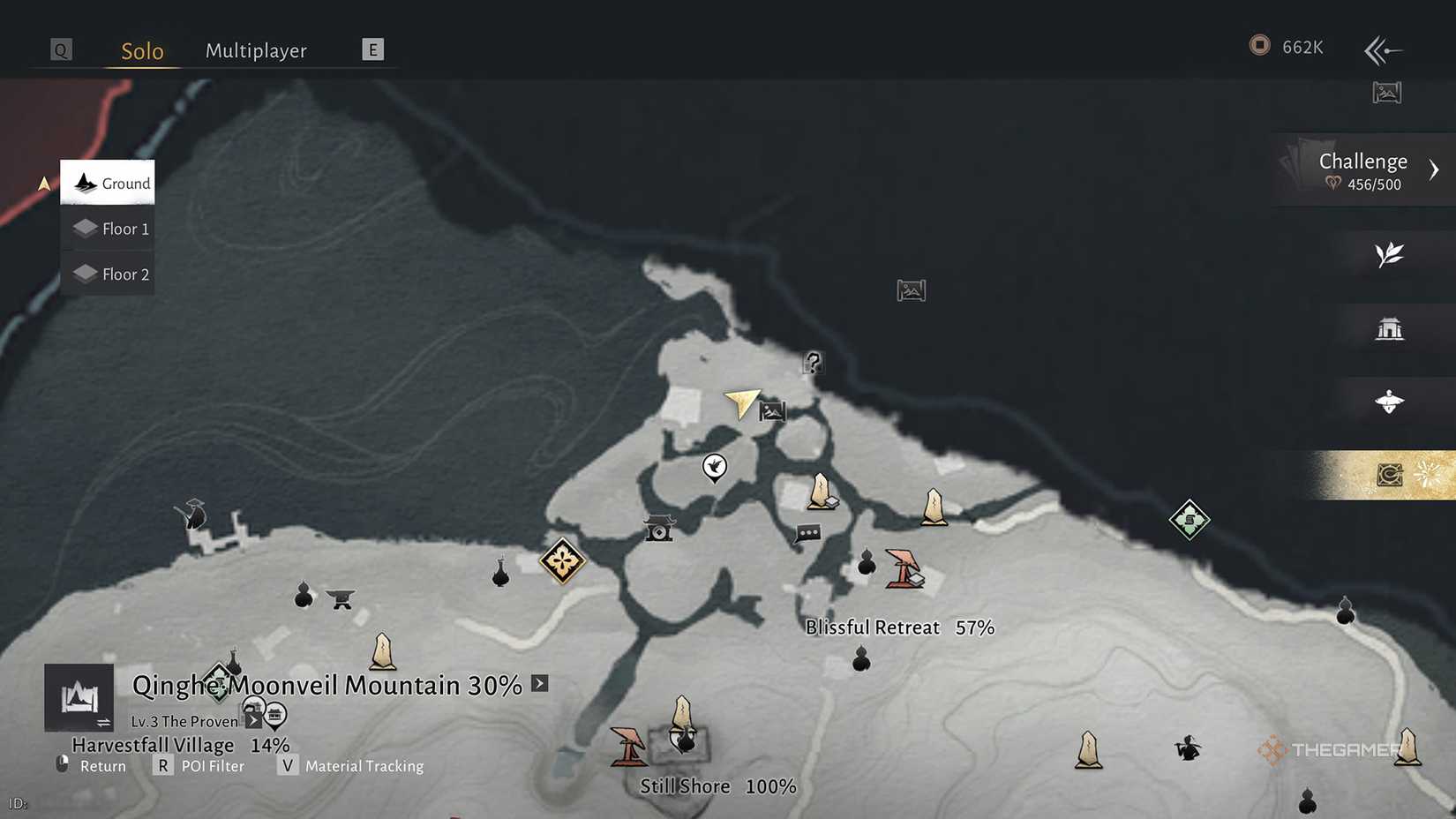Screen dimensions: 1456x819
Task: Open the highlighted gold spiral category
Action: (x=1389, y=476)
